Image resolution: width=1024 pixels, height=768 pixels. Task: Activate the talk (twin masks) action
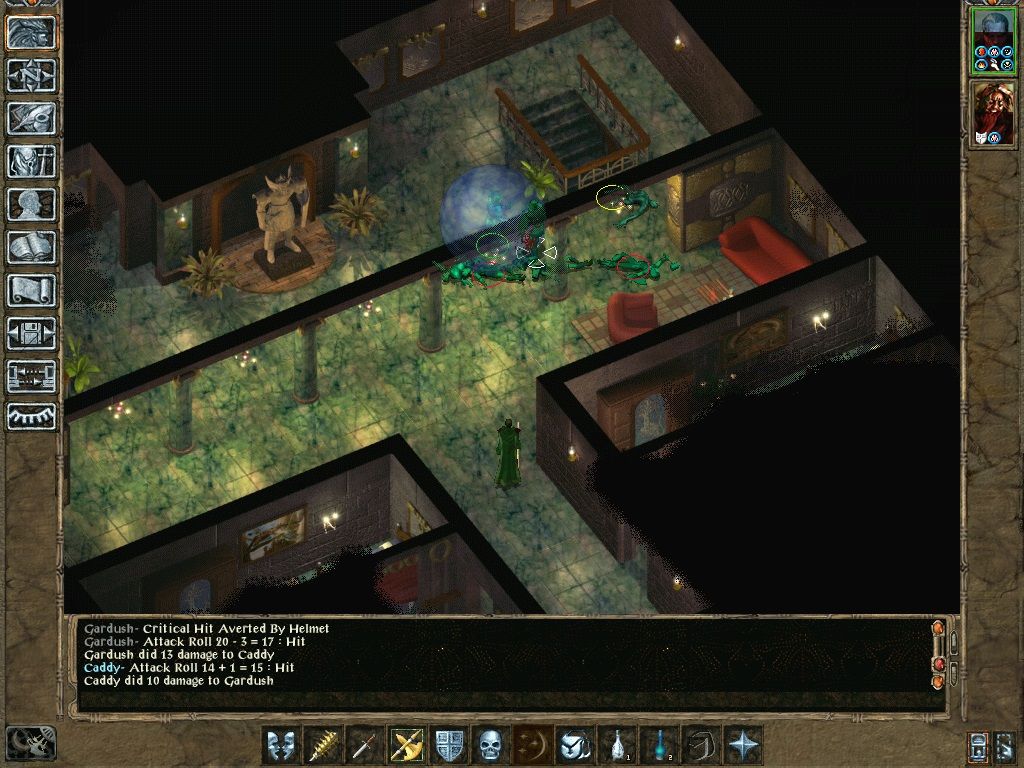281,746
